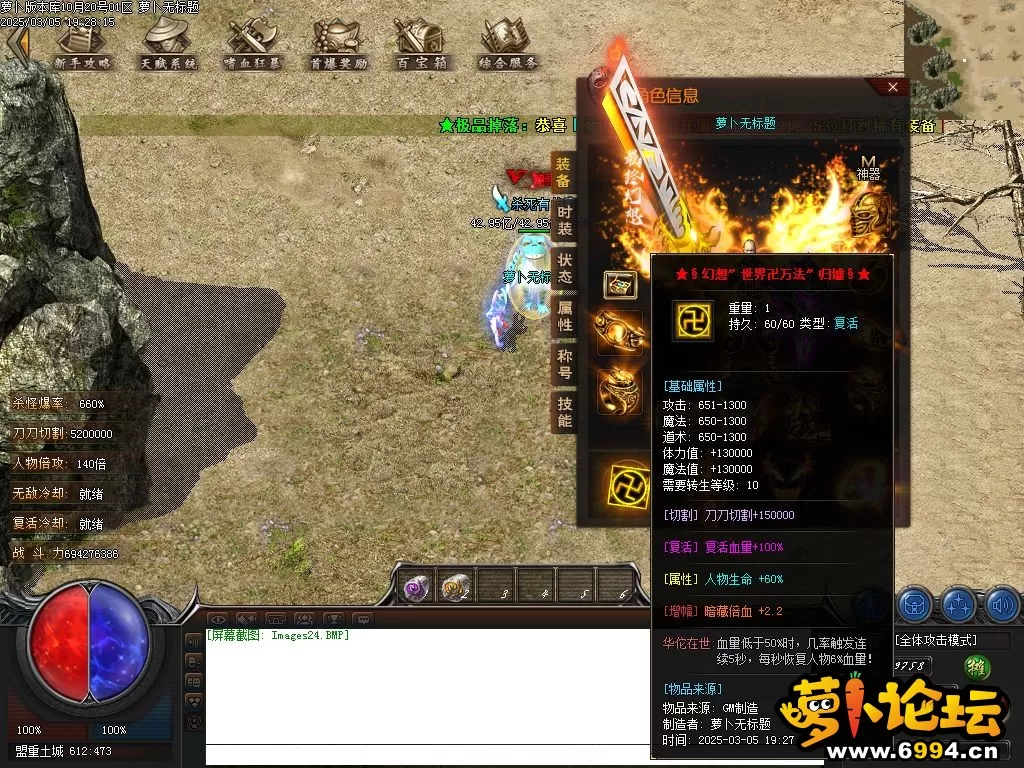Show the 属性 attributes tab

[x=564, y=316]
